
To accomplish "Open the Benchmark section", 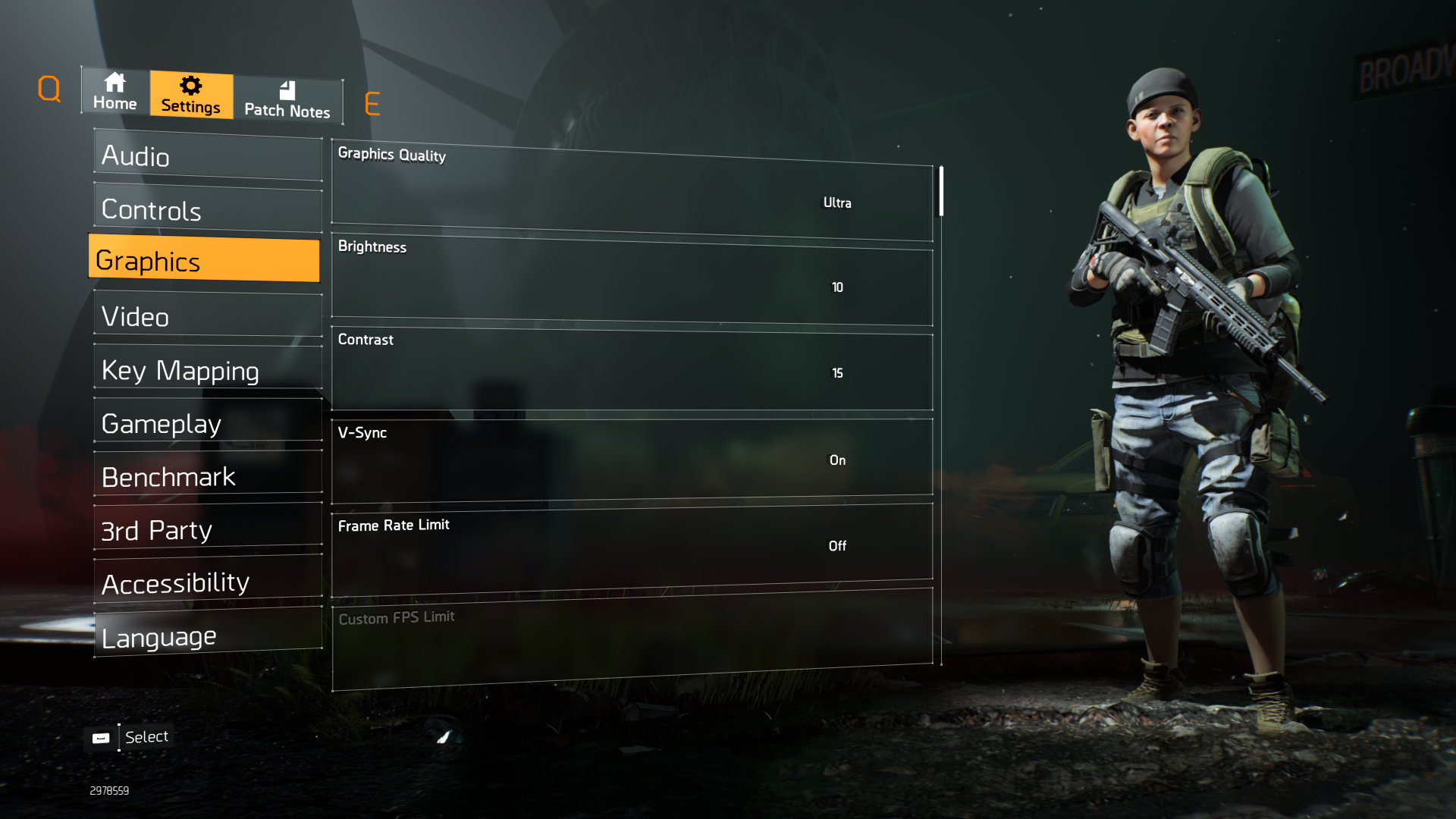I will (x=208, y=476).
